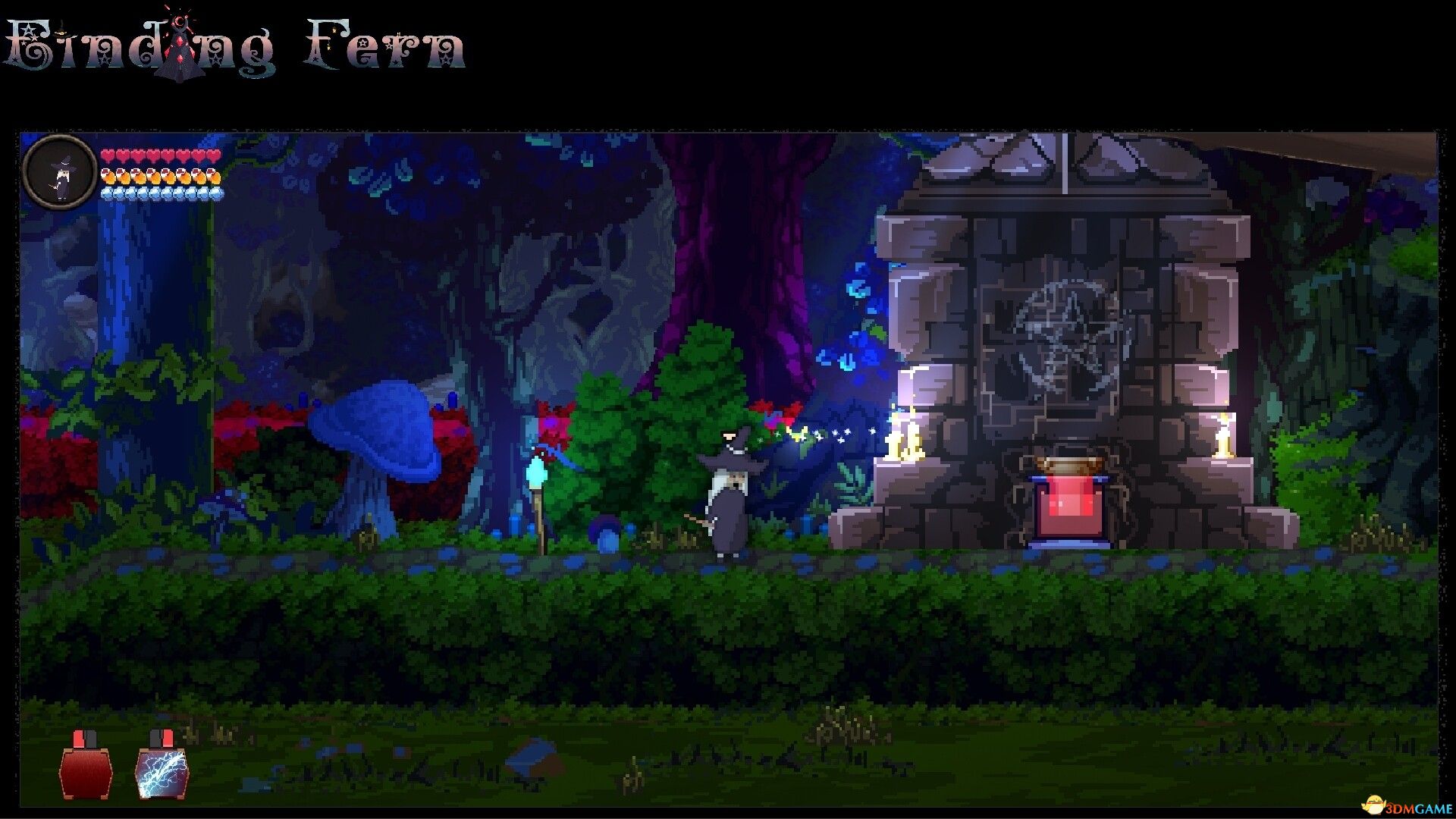
Task: Click the rightmost heart of the health bar
Action: click(x=215, y=153)
